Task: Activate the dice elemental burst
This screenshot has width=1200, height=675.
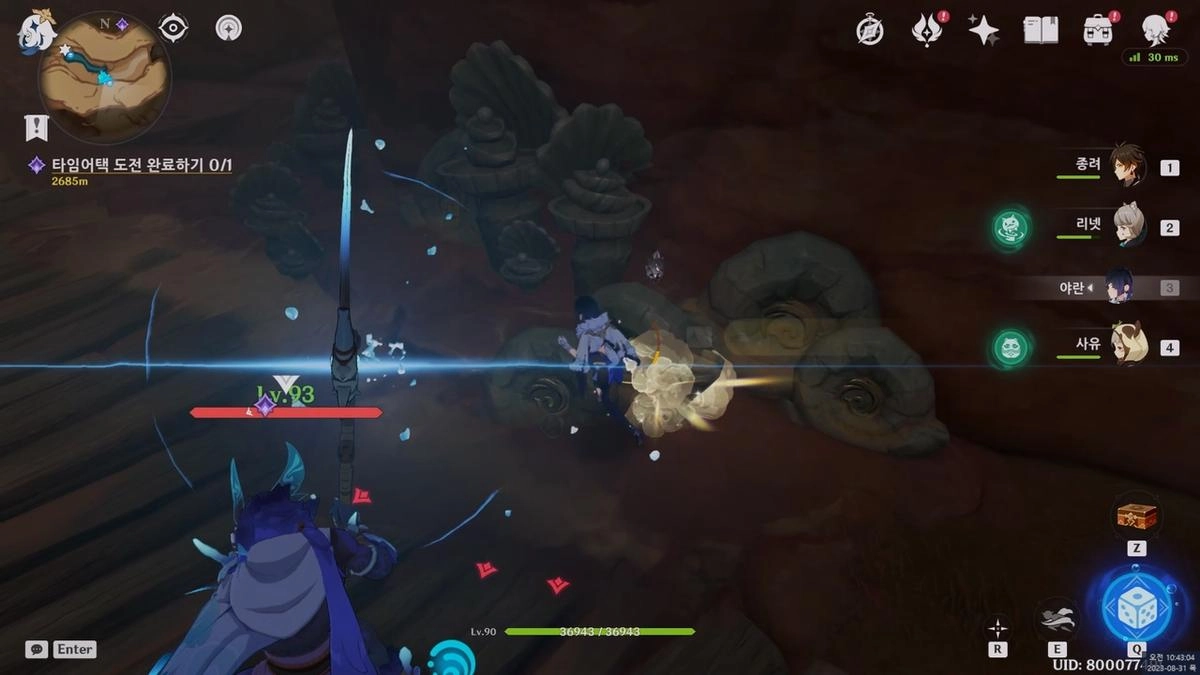Action: (x=1136, y=605)
